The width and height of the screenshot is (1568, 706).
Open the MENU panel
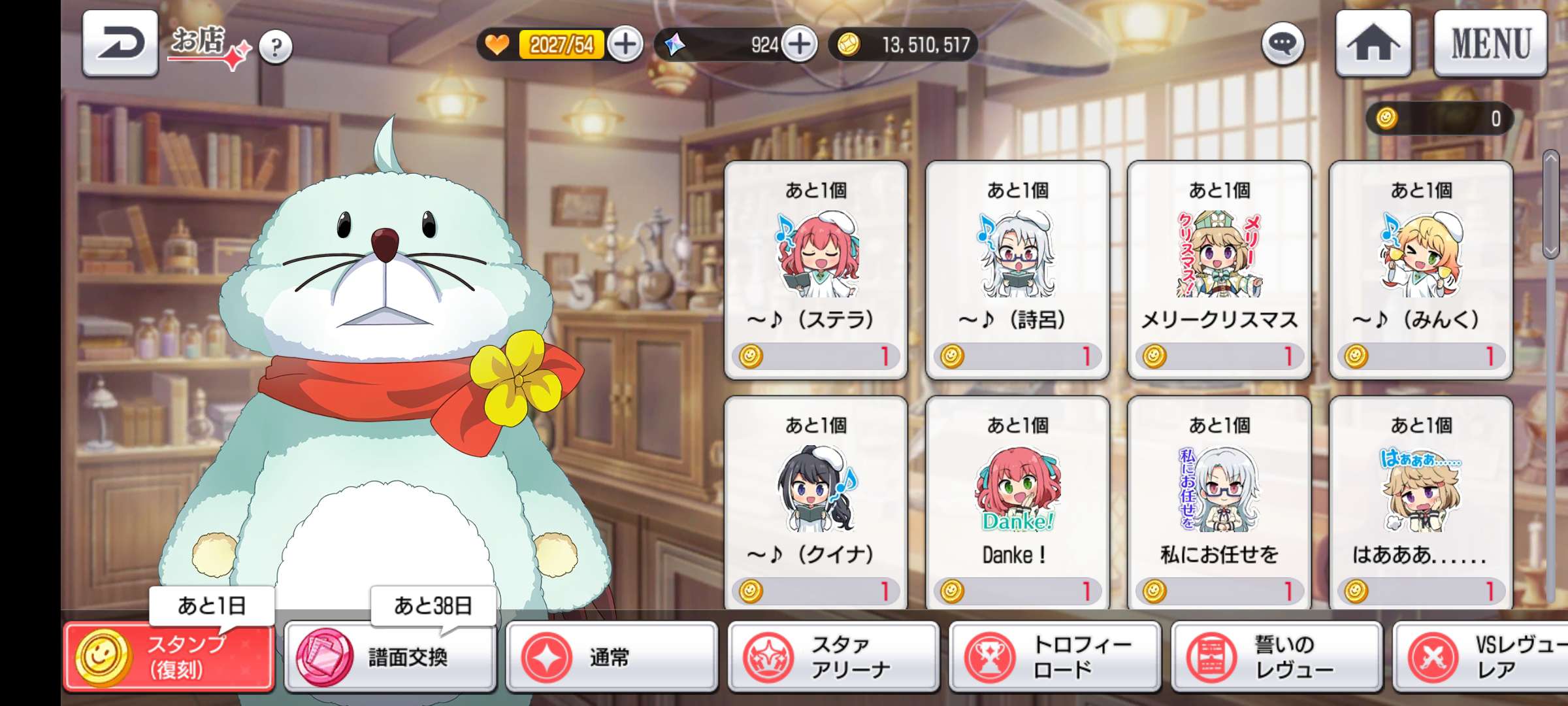coord(1490,44)
